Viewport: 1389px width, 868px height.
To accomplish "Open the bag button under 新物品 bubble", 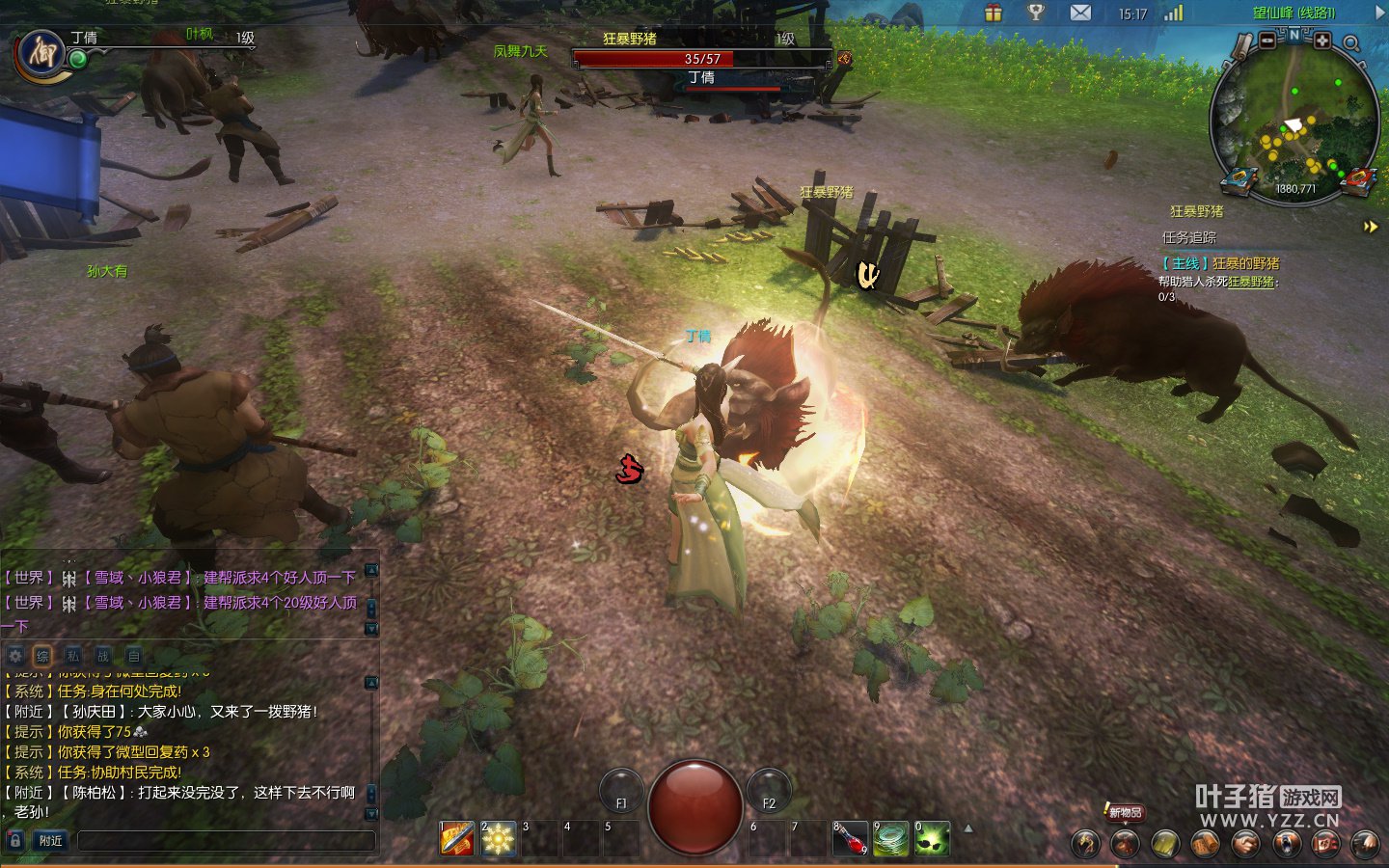I will 1125,843.
